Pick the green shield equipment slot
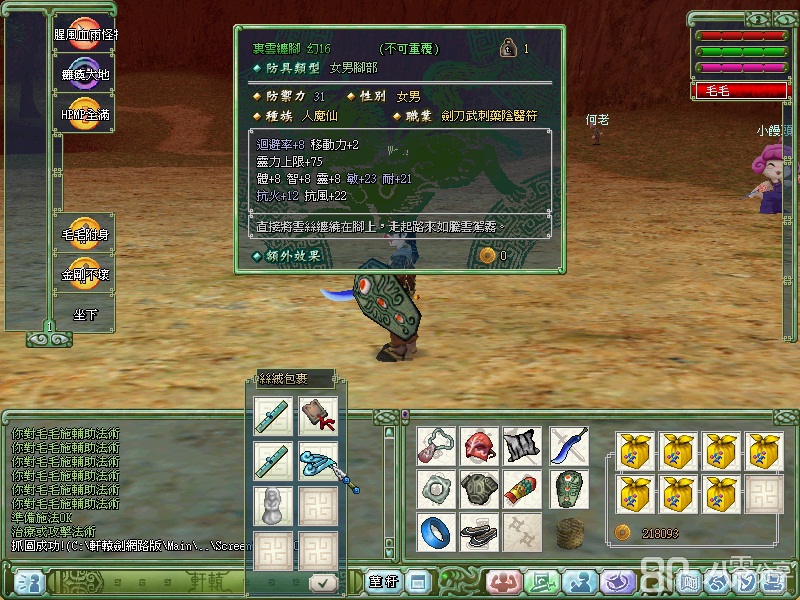 (x=568, y=490)
